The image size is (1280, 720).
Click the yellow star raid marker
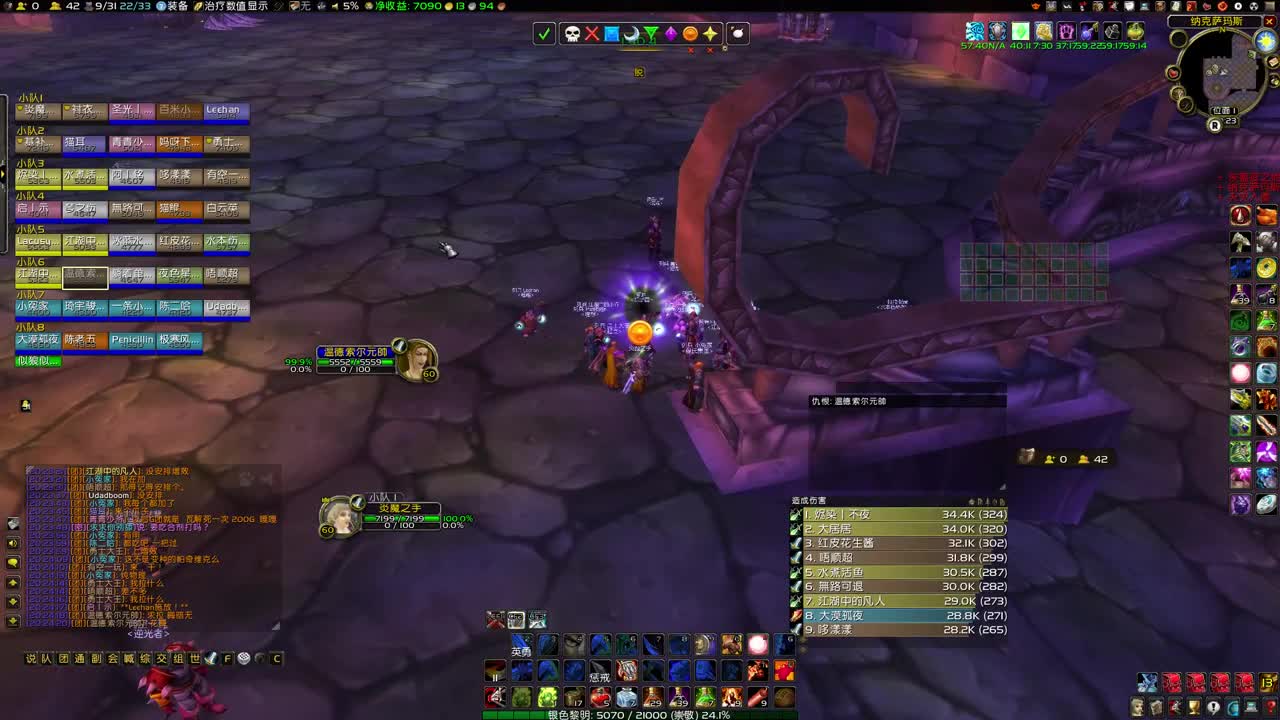pyautogui.click(x=709, y=33)
